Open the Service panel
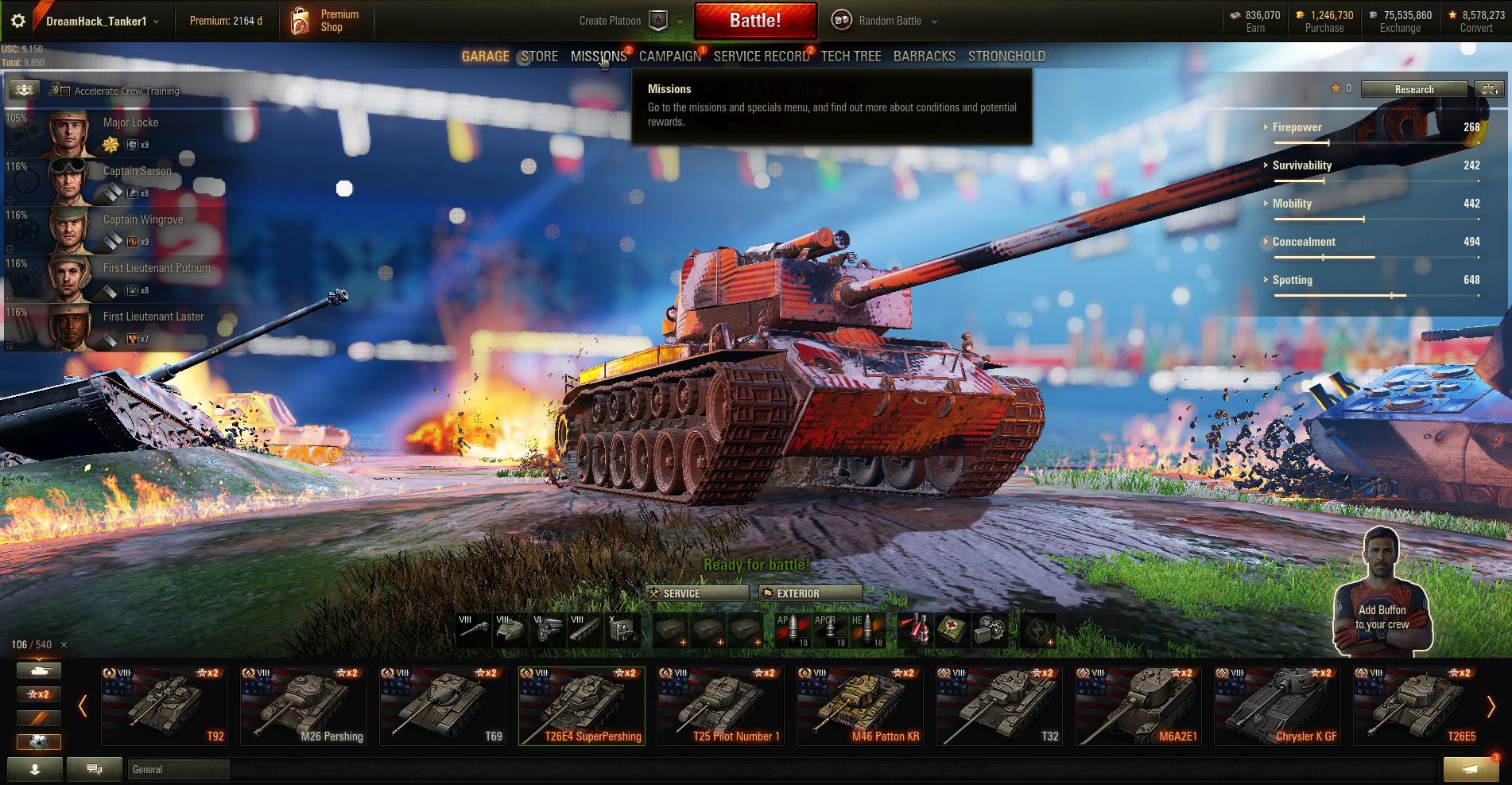Screen dimensions: 1512x785 (696, 593)
